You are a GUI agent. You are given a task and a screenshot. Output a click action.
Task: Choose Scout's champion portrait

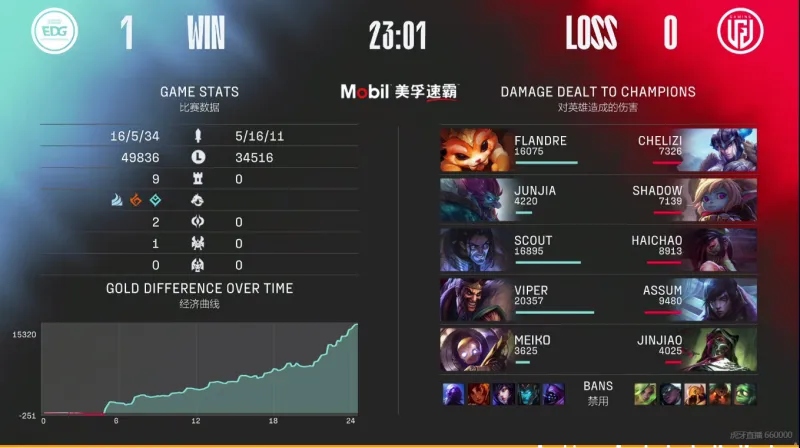tap(475, 249)
